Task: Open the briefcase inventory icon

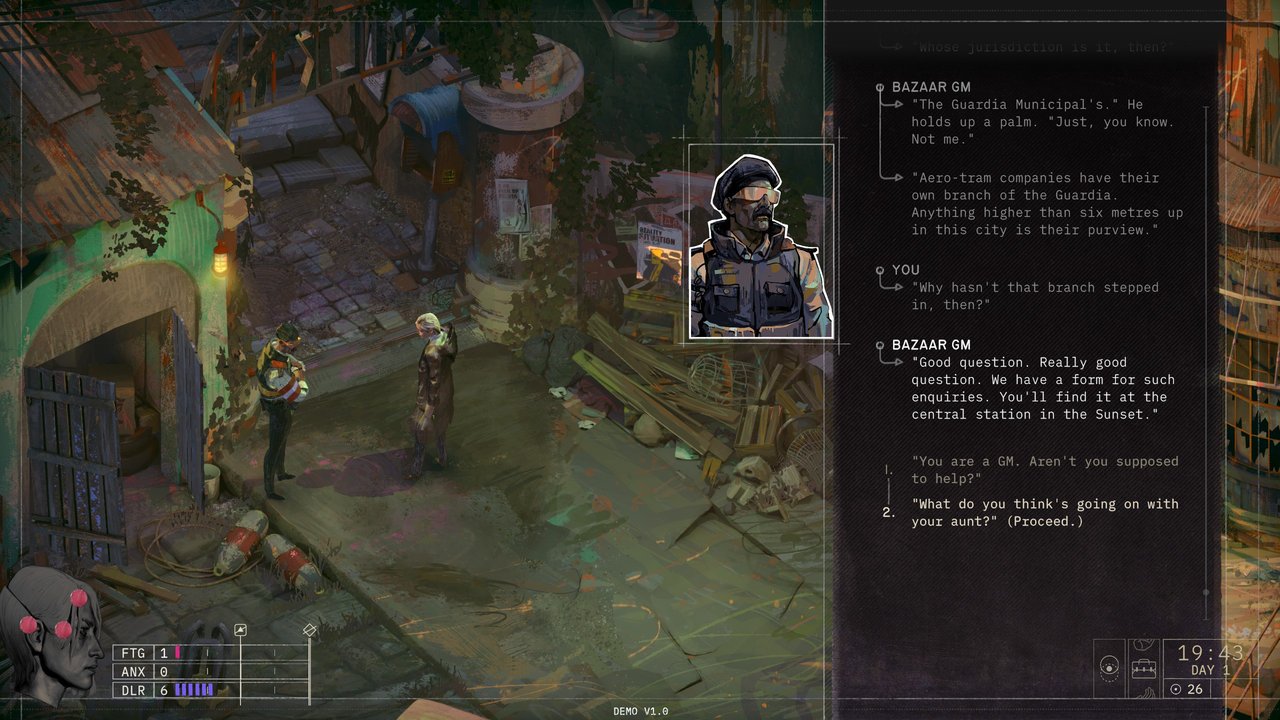Action: coord(1144,666)
